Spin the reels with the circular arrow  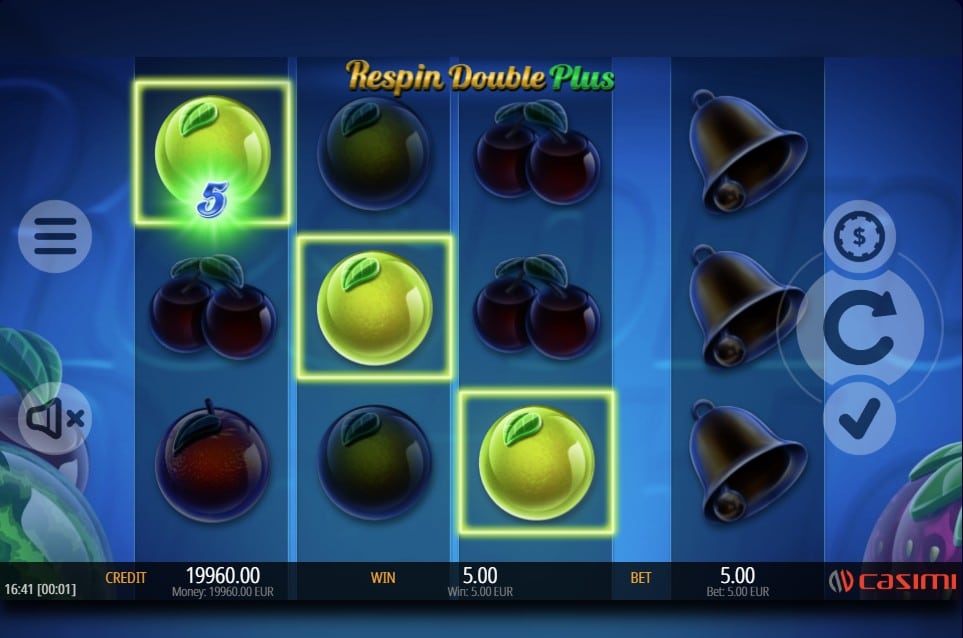click(858, 330)
